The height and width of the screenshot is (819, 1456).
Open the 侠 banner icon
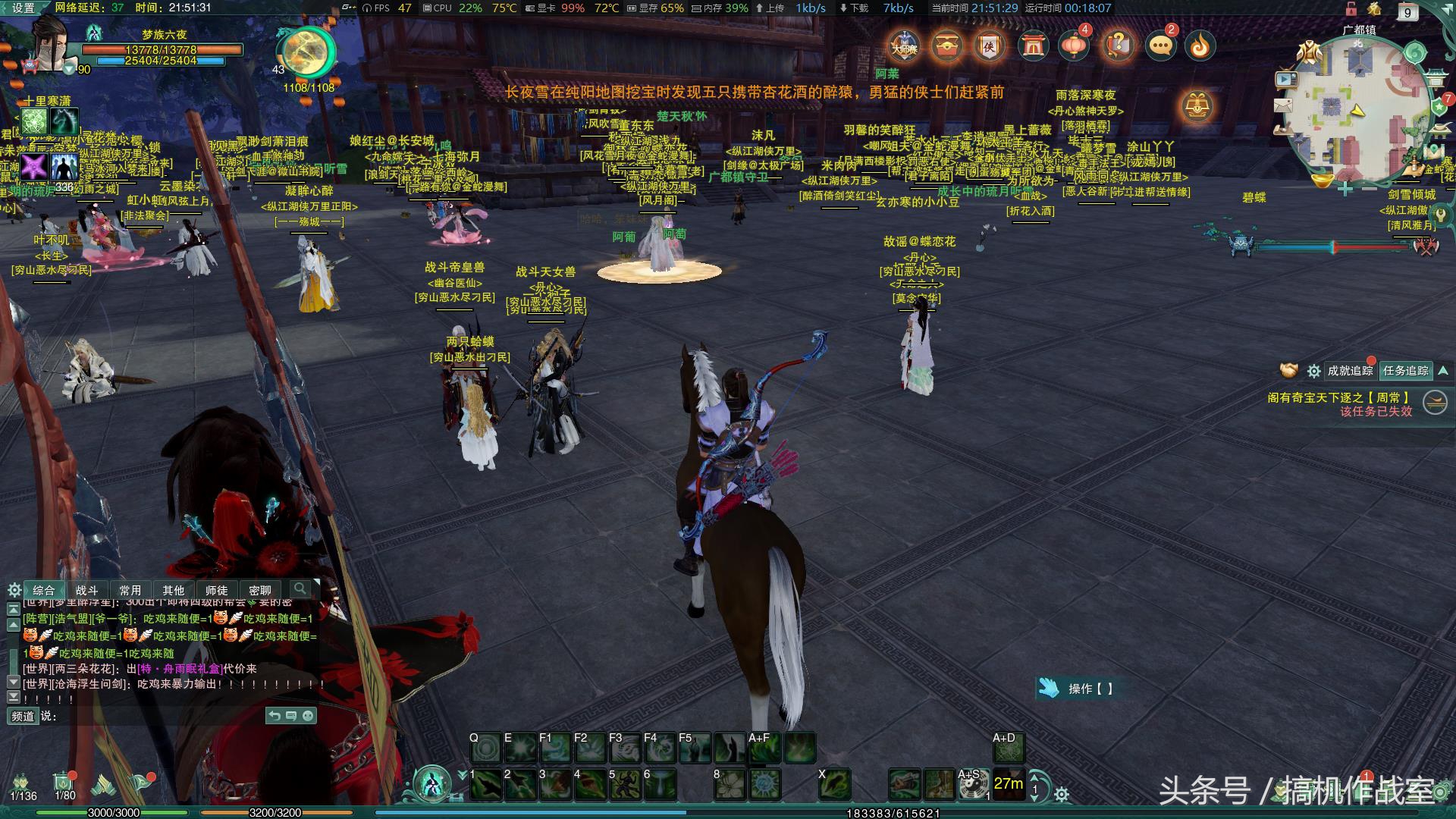[x=989, y=47]
